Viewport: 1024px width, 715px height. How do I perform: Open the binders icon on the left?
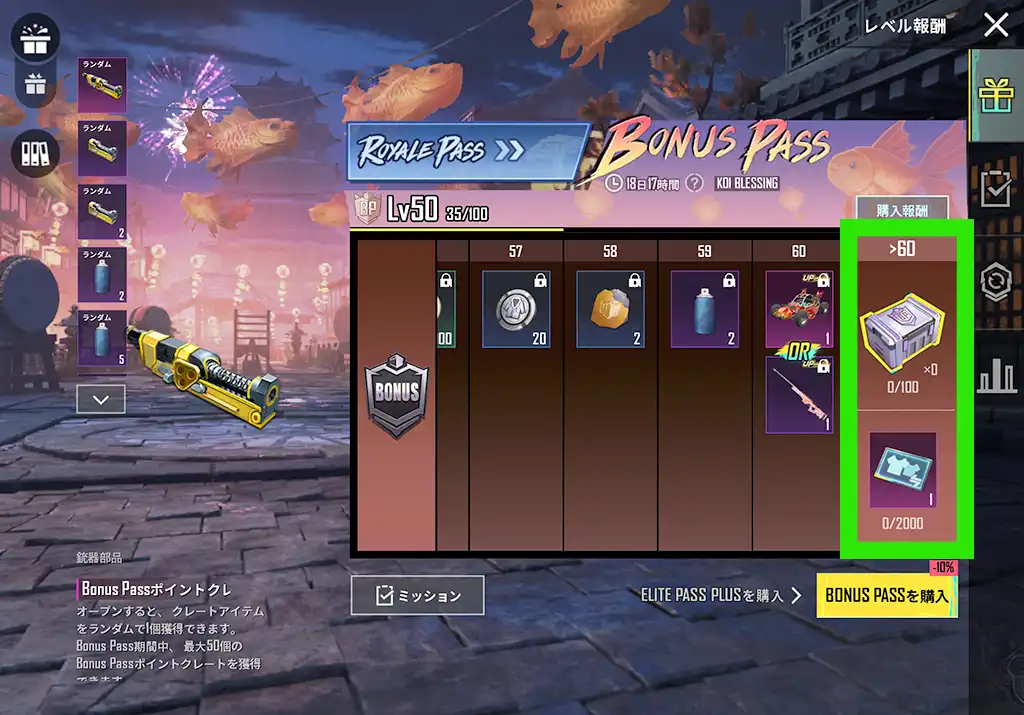(35, 153)
